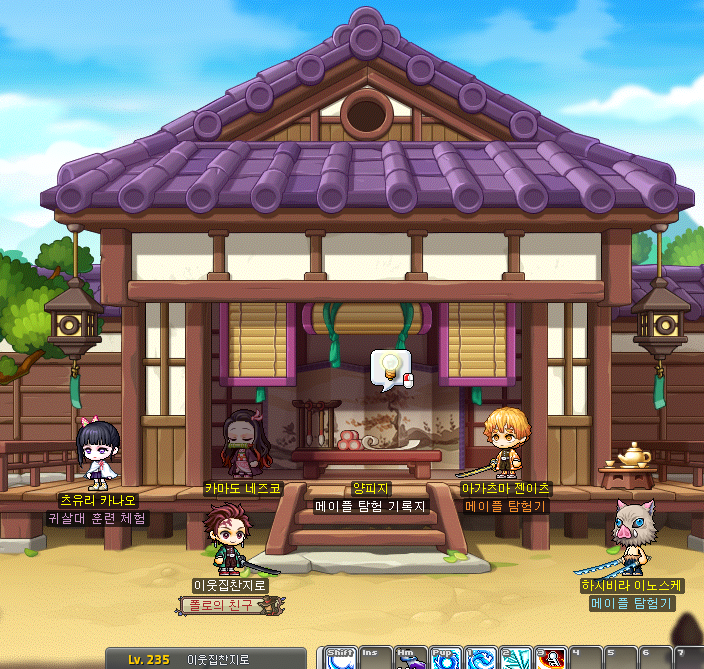Use the blue swirl skill in the Pup slot

[446, 659]
